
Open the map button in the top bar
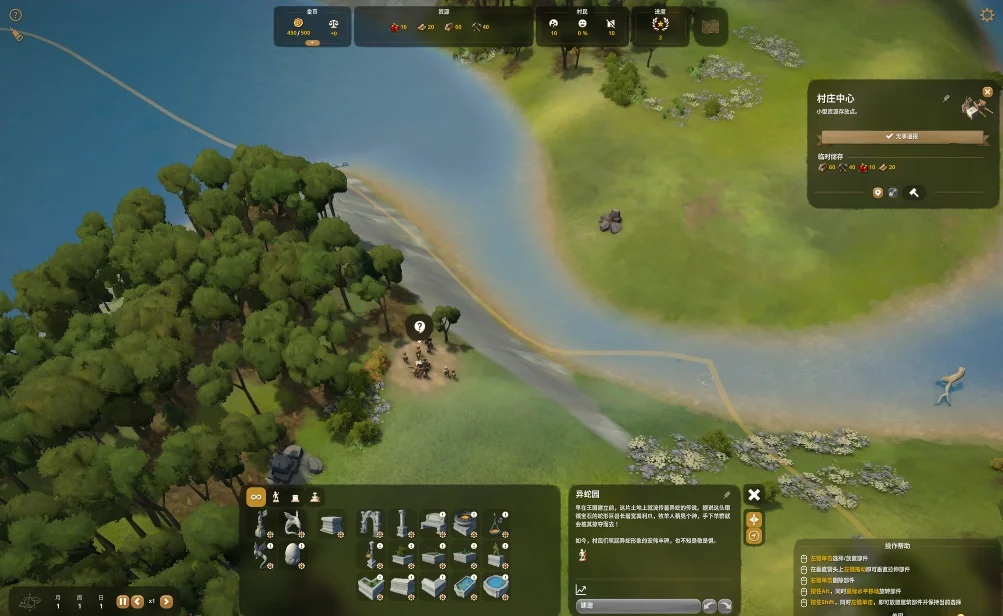click(713, 27)
